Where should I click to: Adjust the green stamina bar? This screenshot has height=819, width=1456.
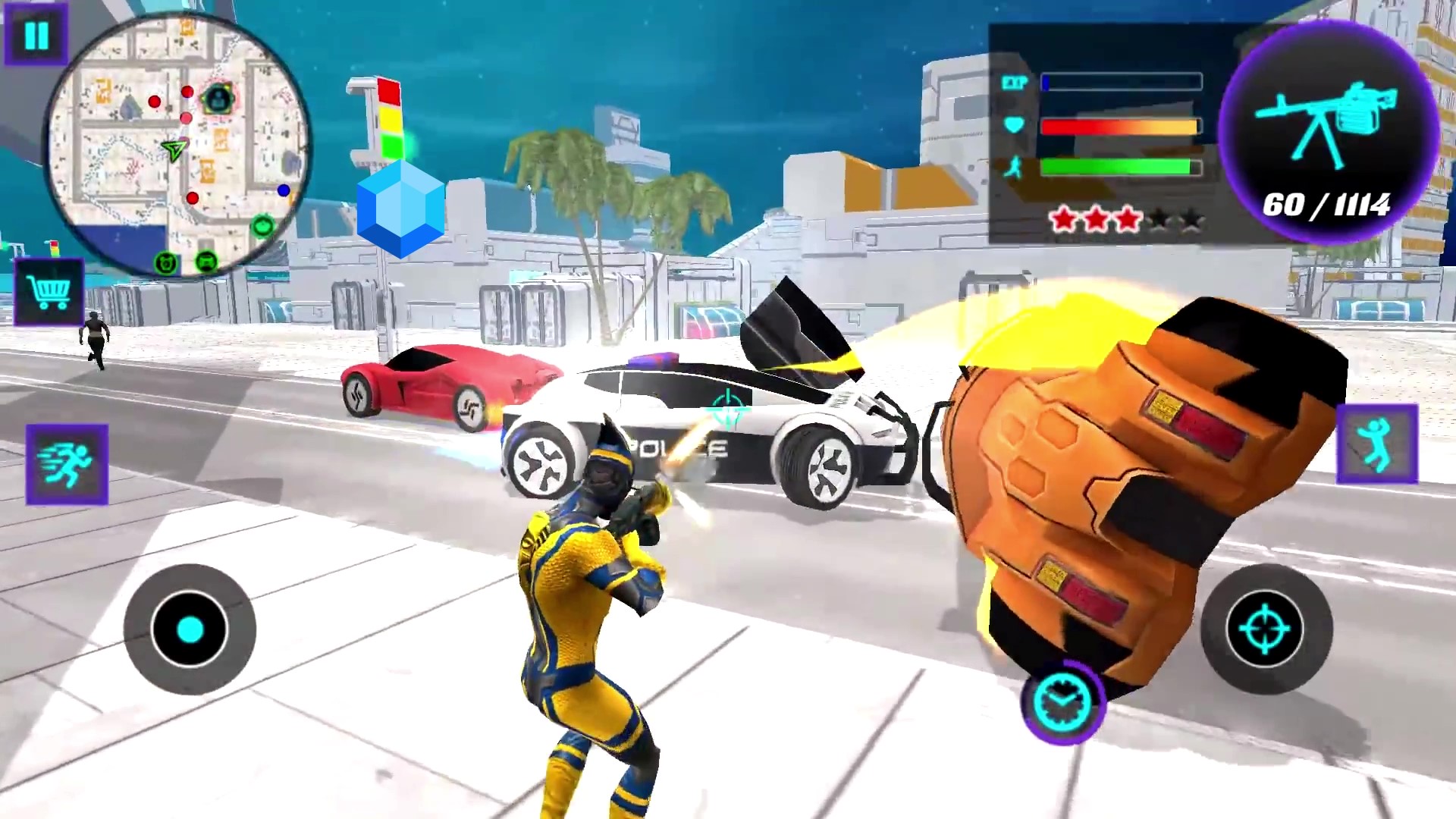click(1121, 165)
